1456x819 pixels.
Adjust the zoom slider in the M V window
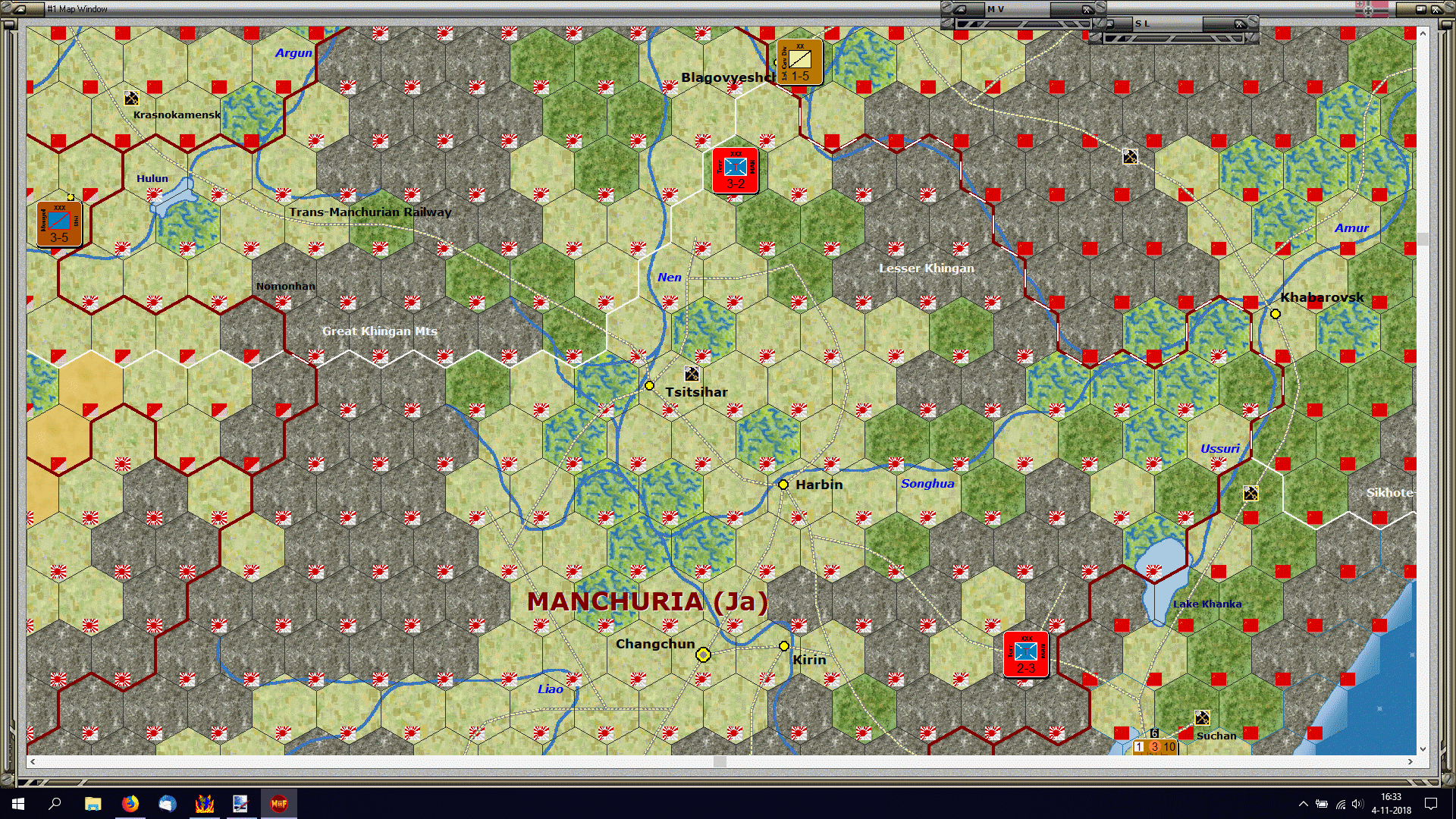tap(1024, 23)
